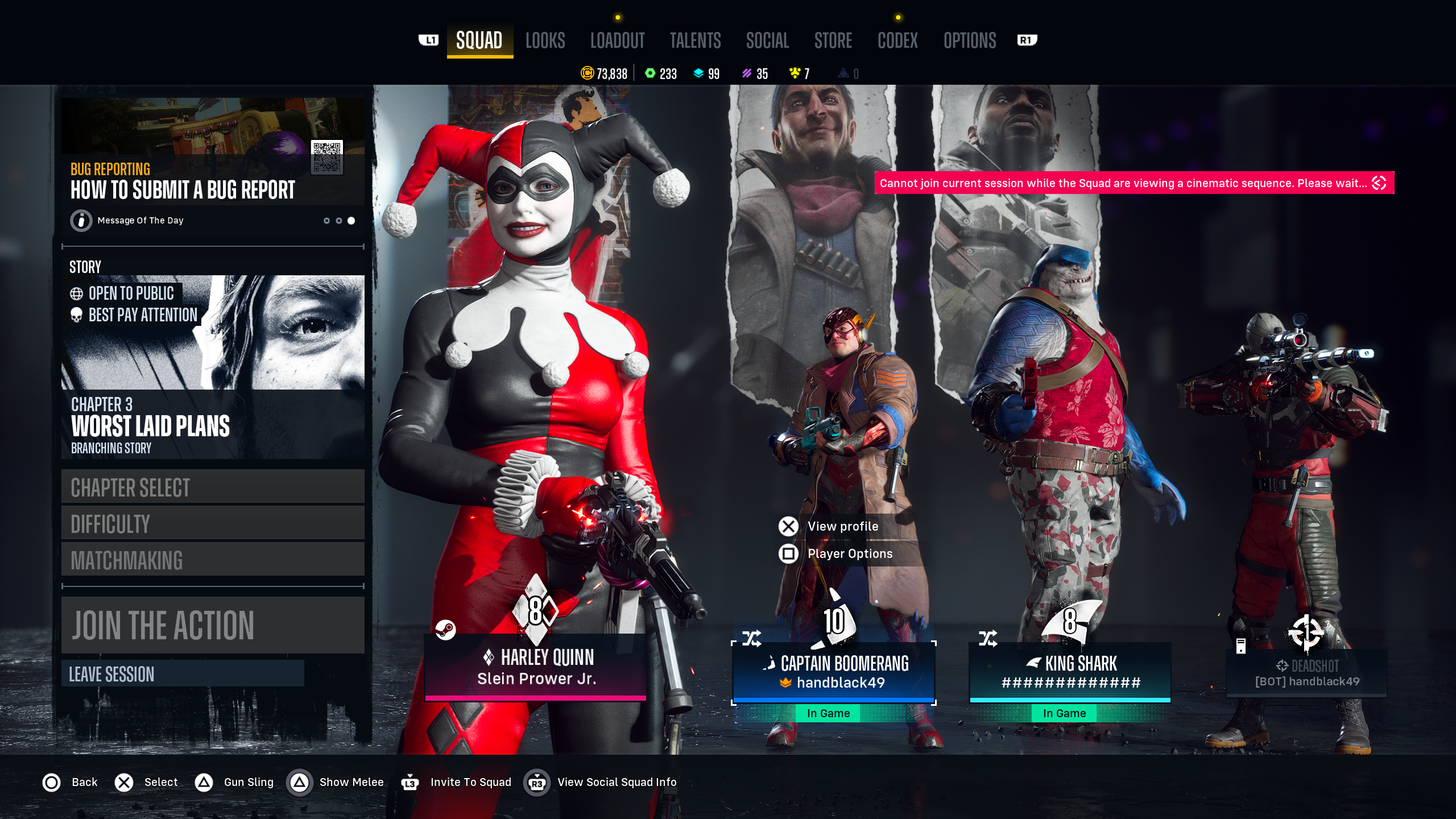Leave the current session
This screenshot has width=1456, height=819.
pos(182,674)
